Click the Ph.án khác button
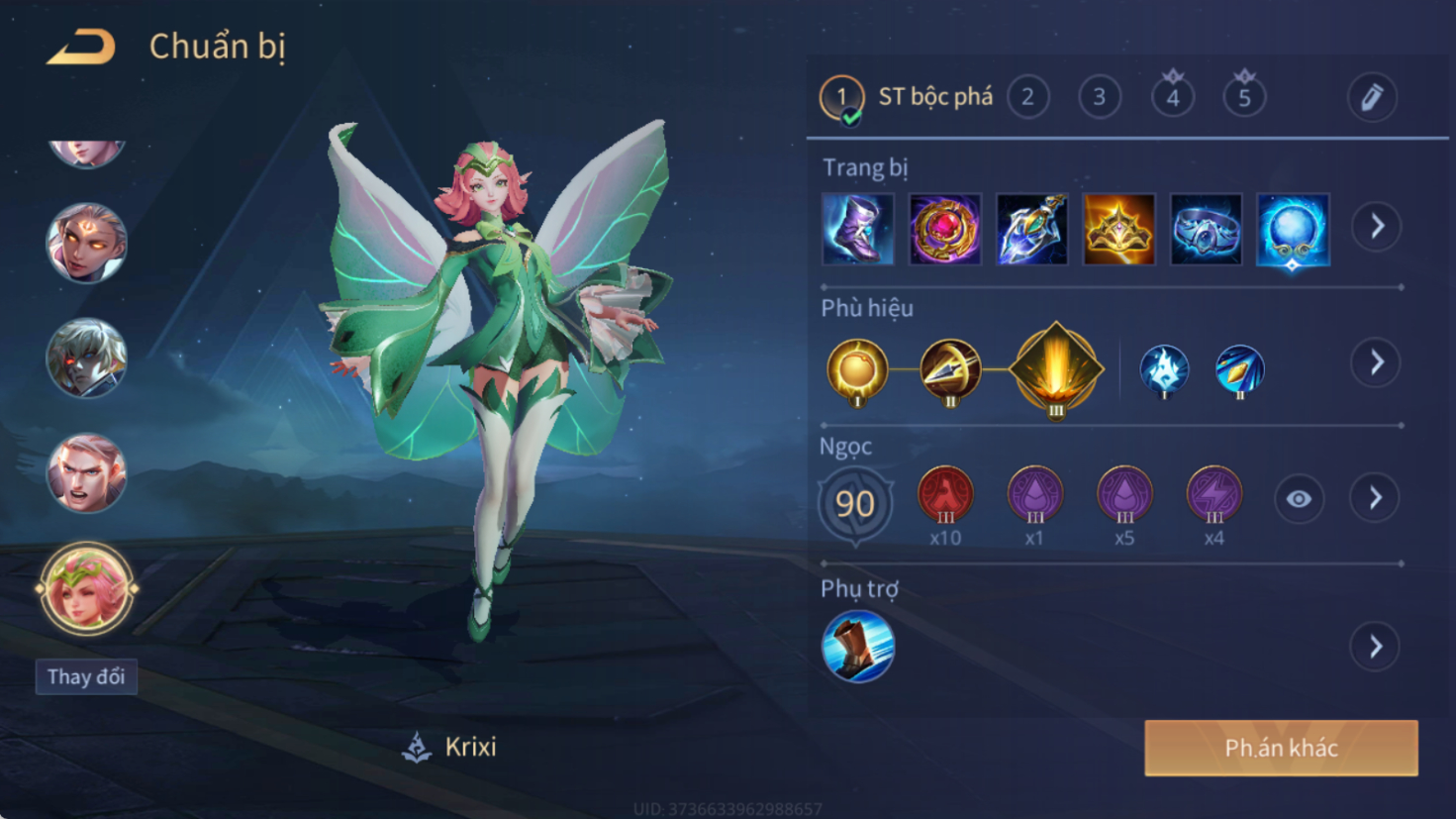This screenshot has width=1456, height=819. 1281,748
